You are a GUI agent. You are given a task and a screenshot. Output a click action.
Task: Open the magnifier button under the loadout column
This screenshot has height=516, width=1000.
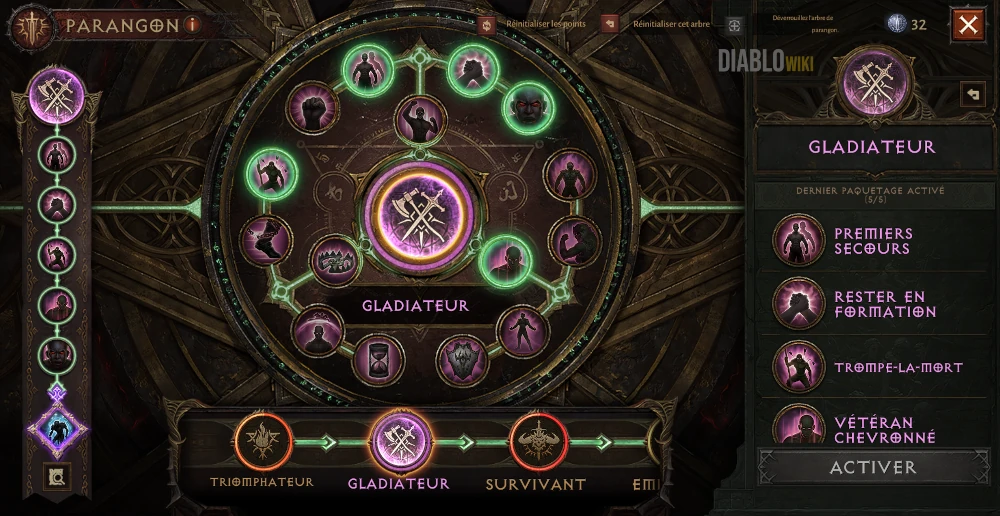point(58,477)
